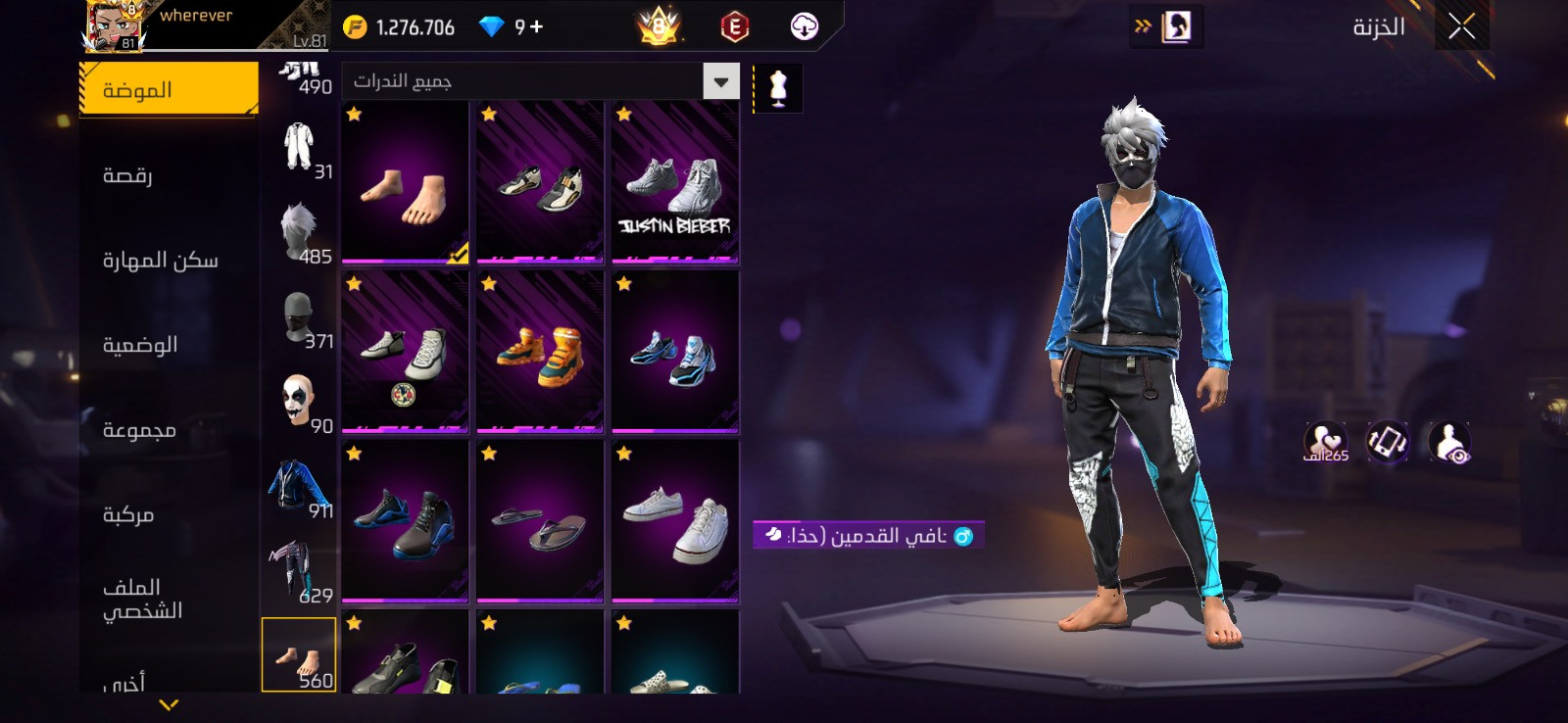Add diamonds with the plus button

[x=536, y=27]
